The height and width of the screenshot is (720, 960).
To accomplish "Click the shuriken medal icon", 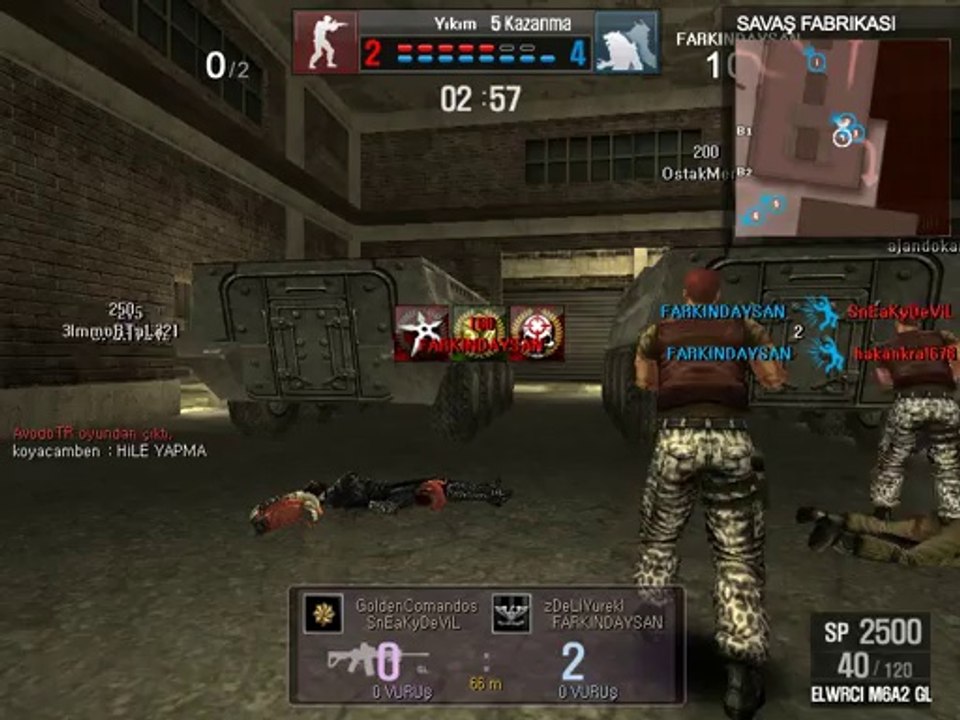I will pyautogui.click(x=421, y=334).
